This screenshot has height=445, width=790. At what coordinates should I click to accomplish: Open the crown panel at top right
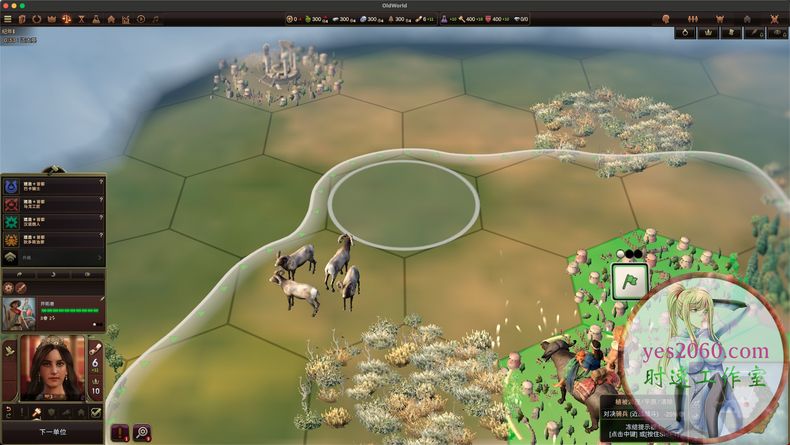coord(709,32)
